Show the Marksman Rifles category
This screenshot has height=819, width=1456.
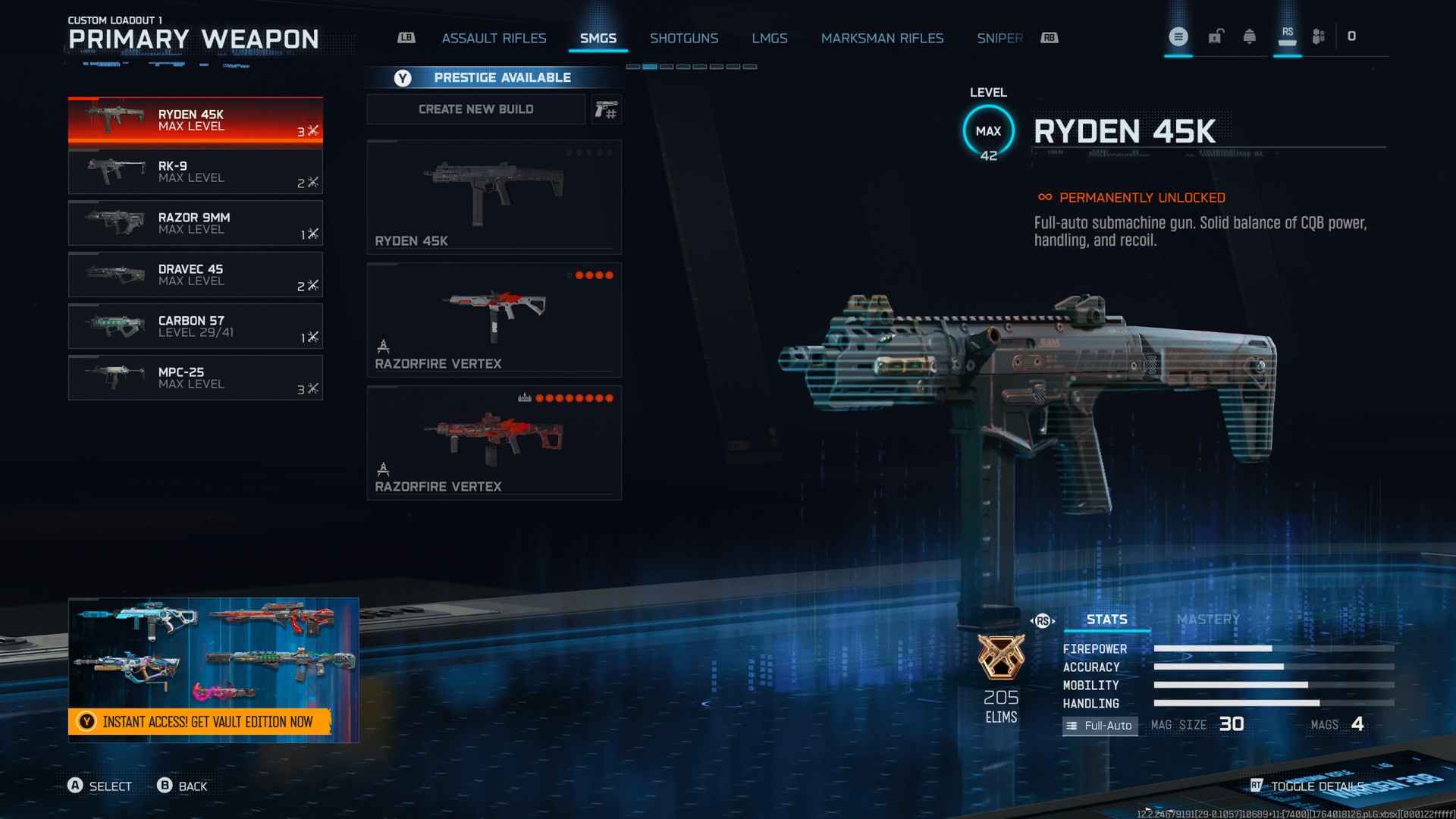tap(882, 38)
